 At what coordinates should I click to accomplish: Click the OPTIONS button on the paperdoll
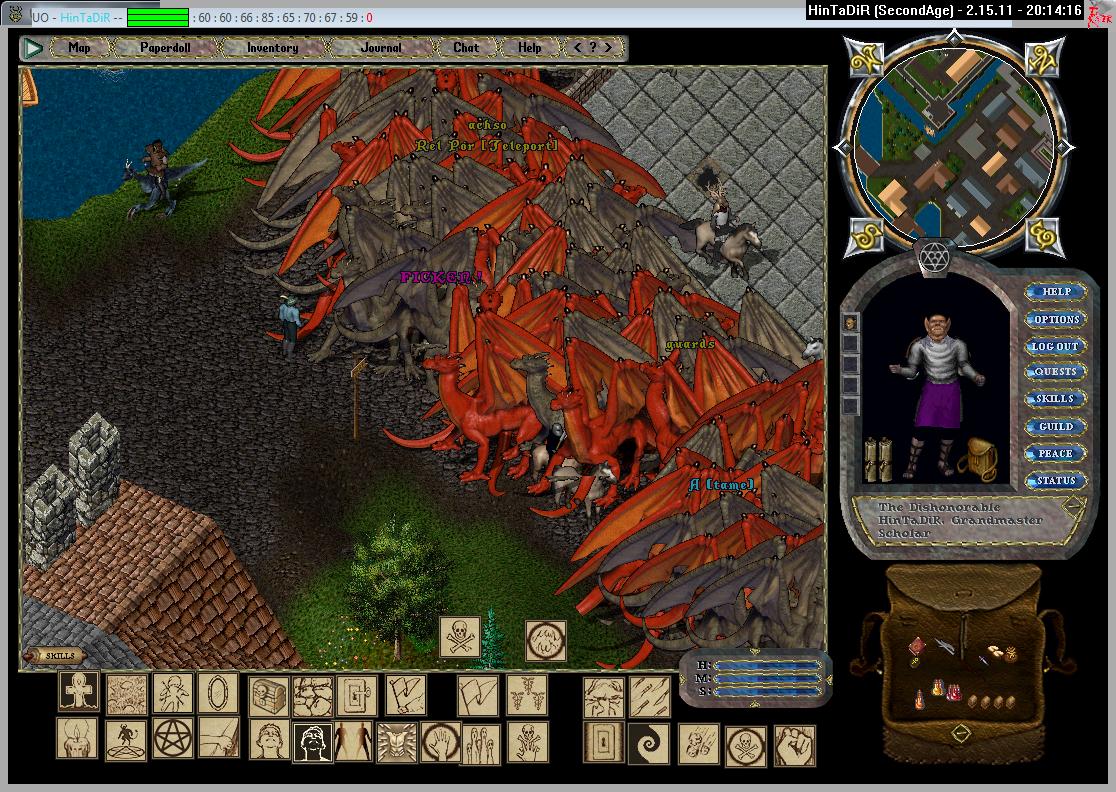coord(1056,319)
